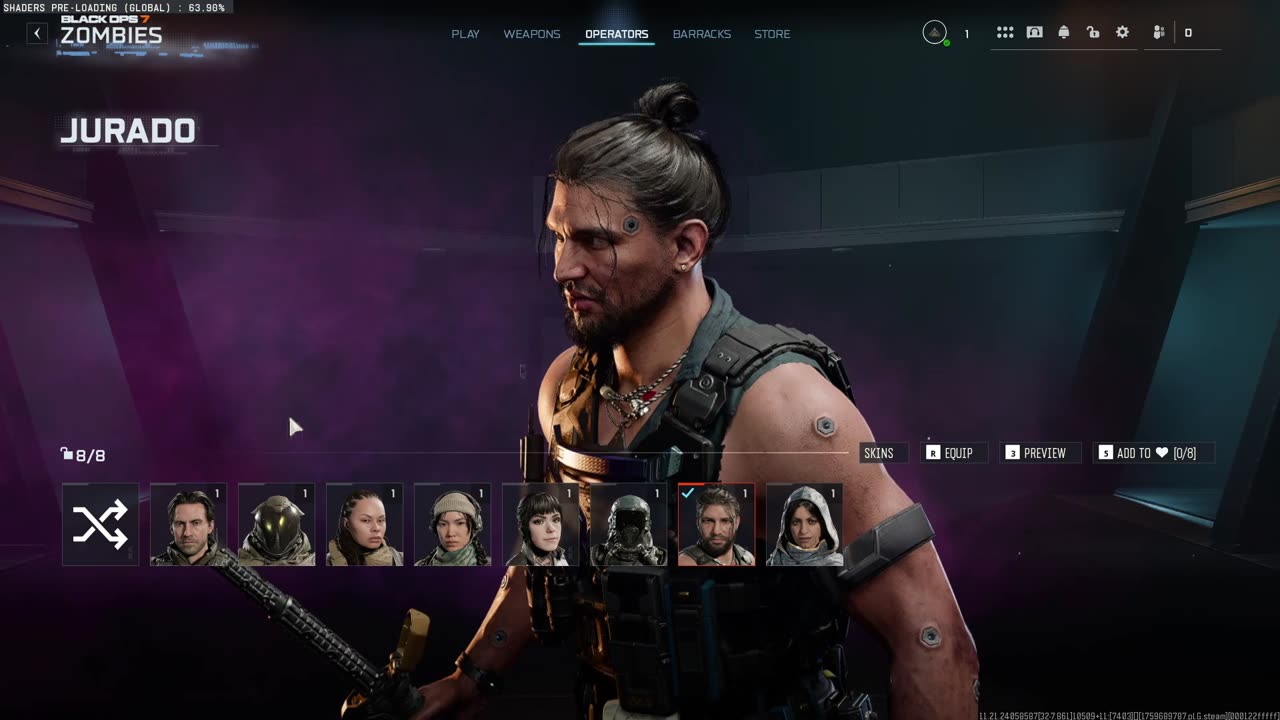1280x720 pixels.
Task: Open settings with the gear icon
Action: (x=1122, y=33)
